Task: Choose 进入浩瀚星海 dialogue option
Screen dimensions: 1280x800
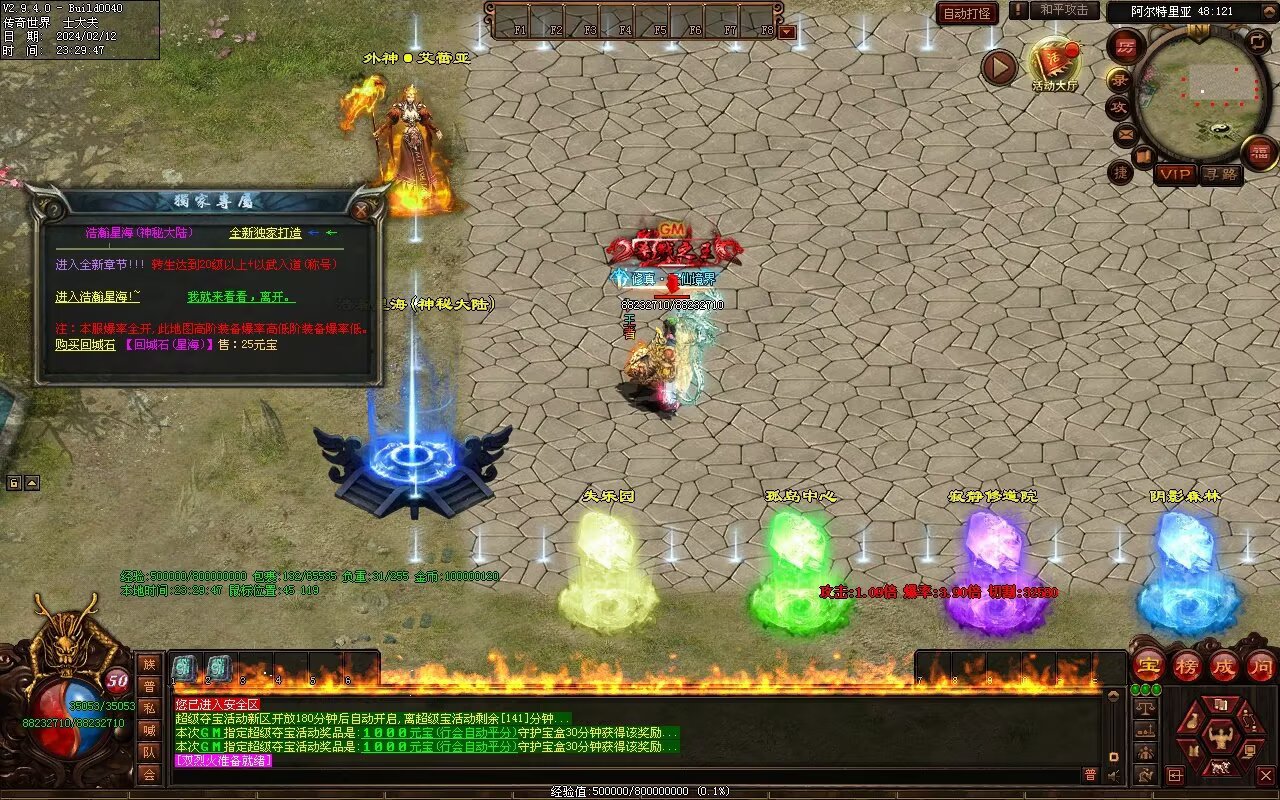Action: 97,297
